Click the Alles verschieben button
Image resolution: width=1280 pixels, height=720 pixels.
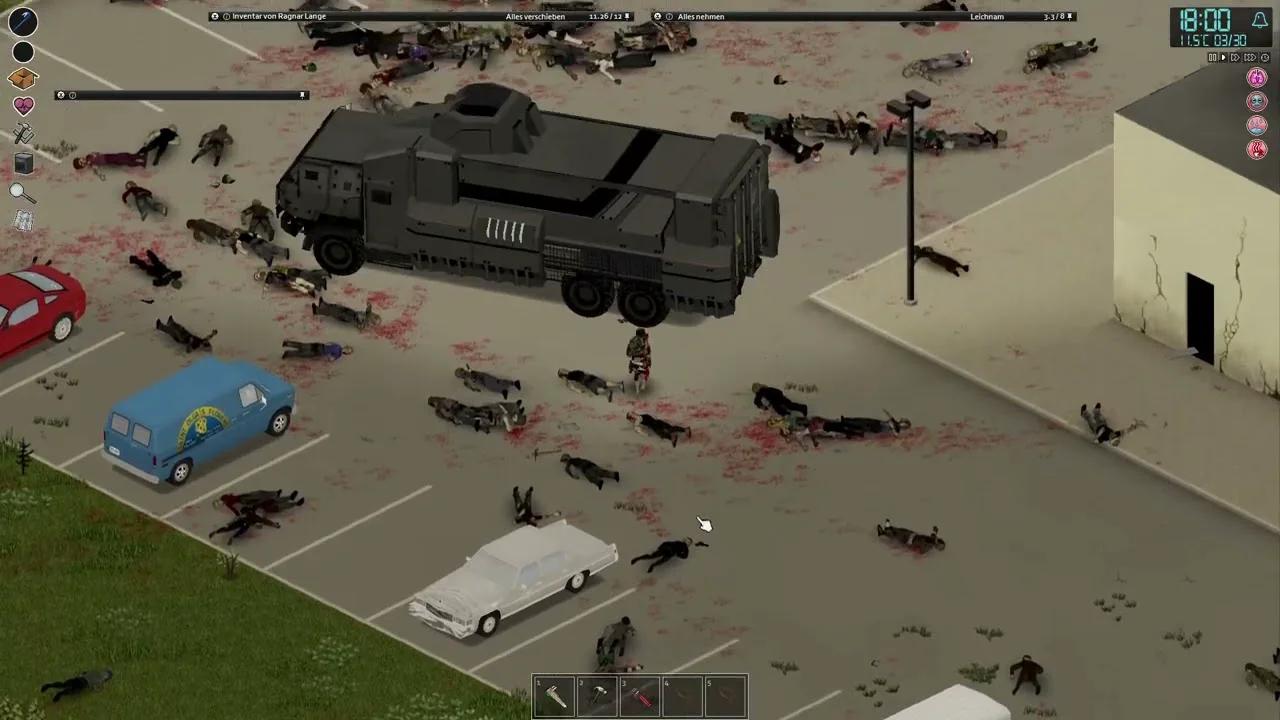coord(533,16)
